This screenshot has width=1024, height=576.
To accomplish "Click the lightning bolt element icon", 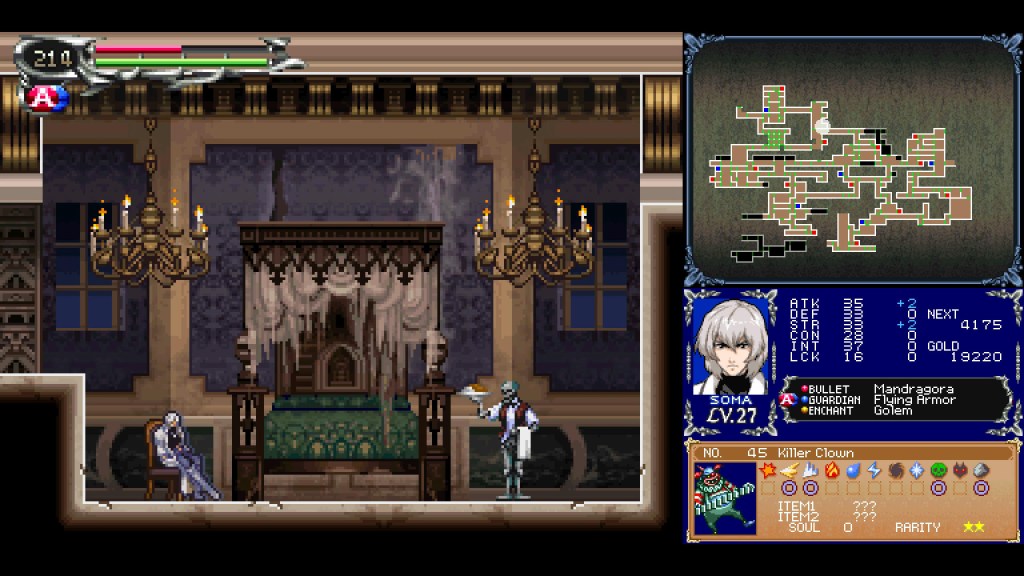I will coord(873,470).
